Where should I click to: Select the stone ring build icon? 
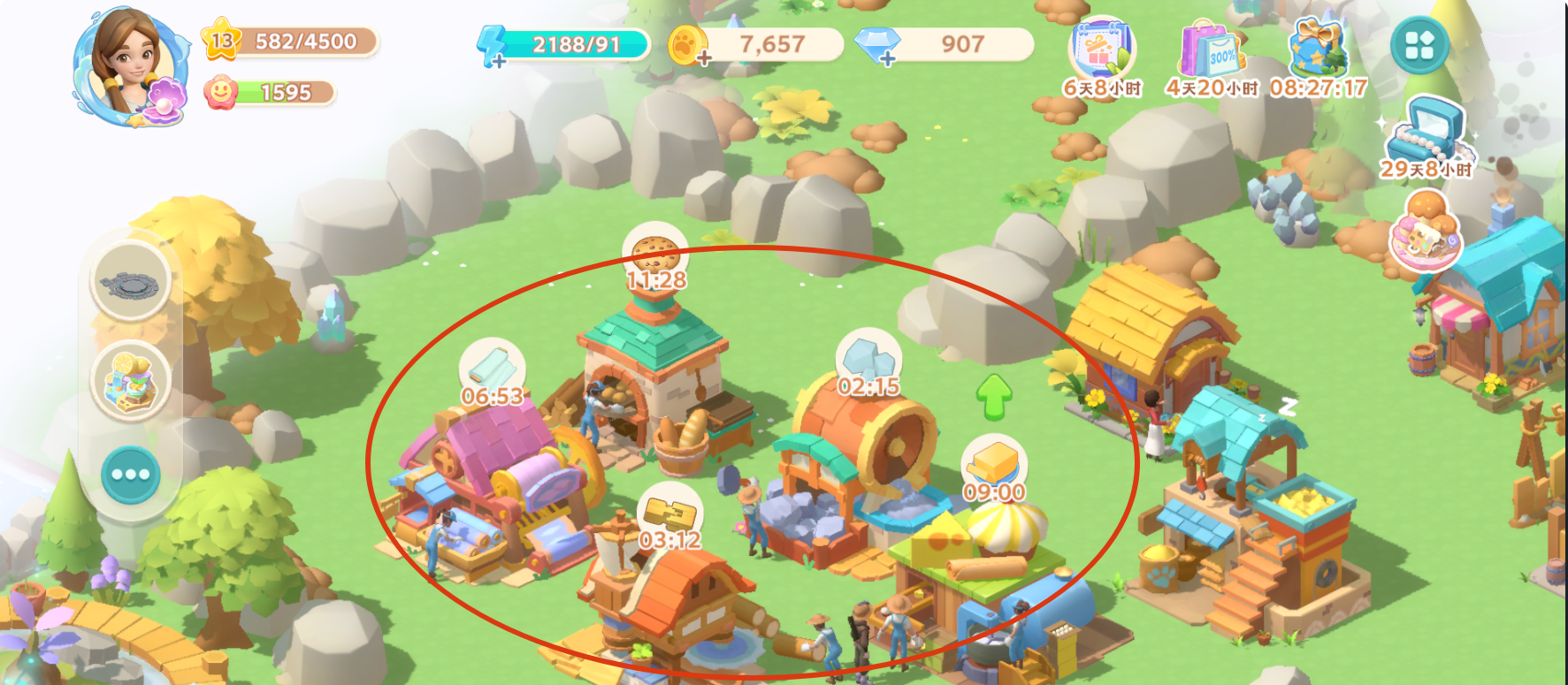point(131,283)
